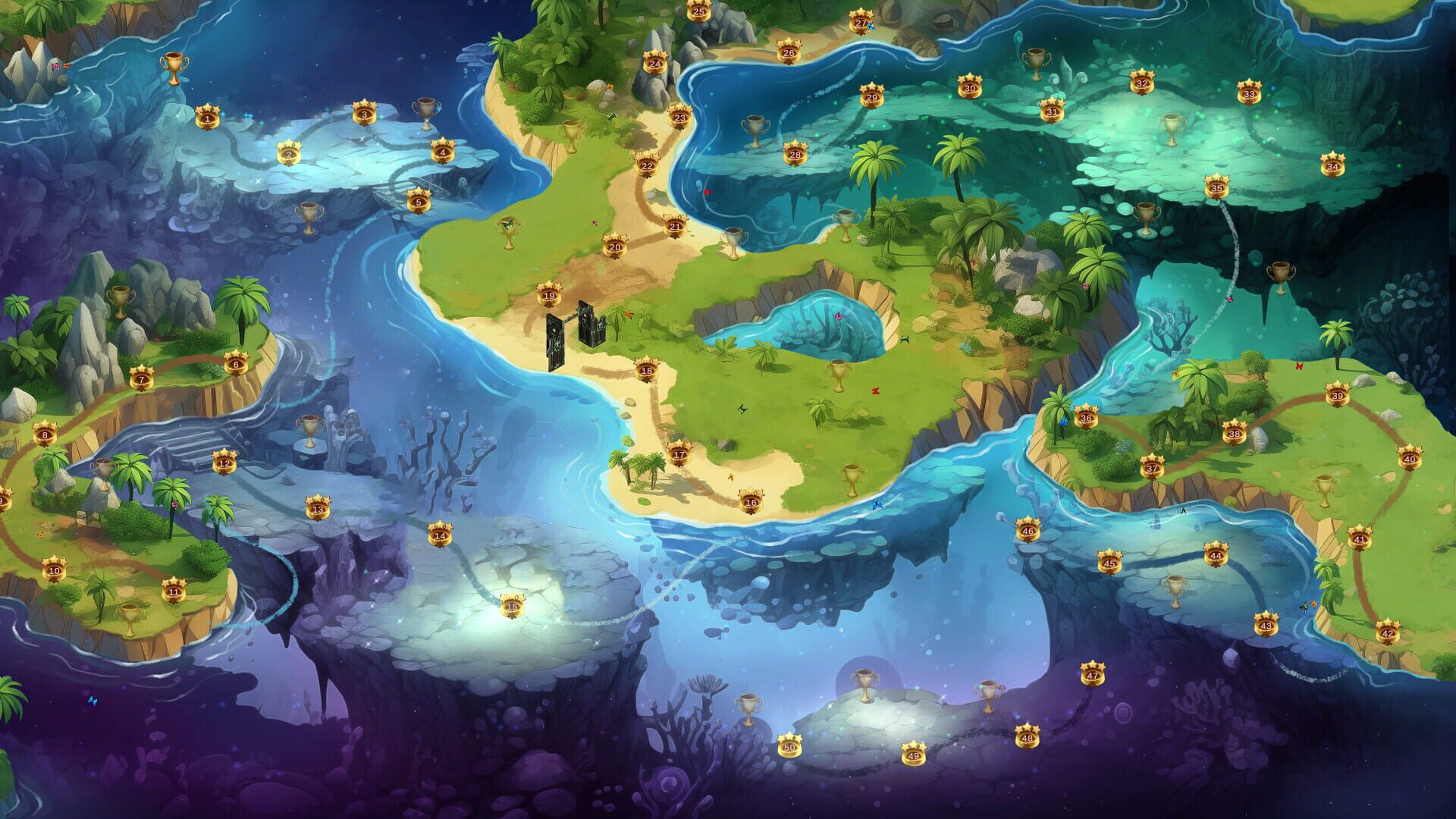The height and width of the screenshot is (819, 1456).
Task: Start level 1 at the map's top left
Action: (x=206, y=118)
